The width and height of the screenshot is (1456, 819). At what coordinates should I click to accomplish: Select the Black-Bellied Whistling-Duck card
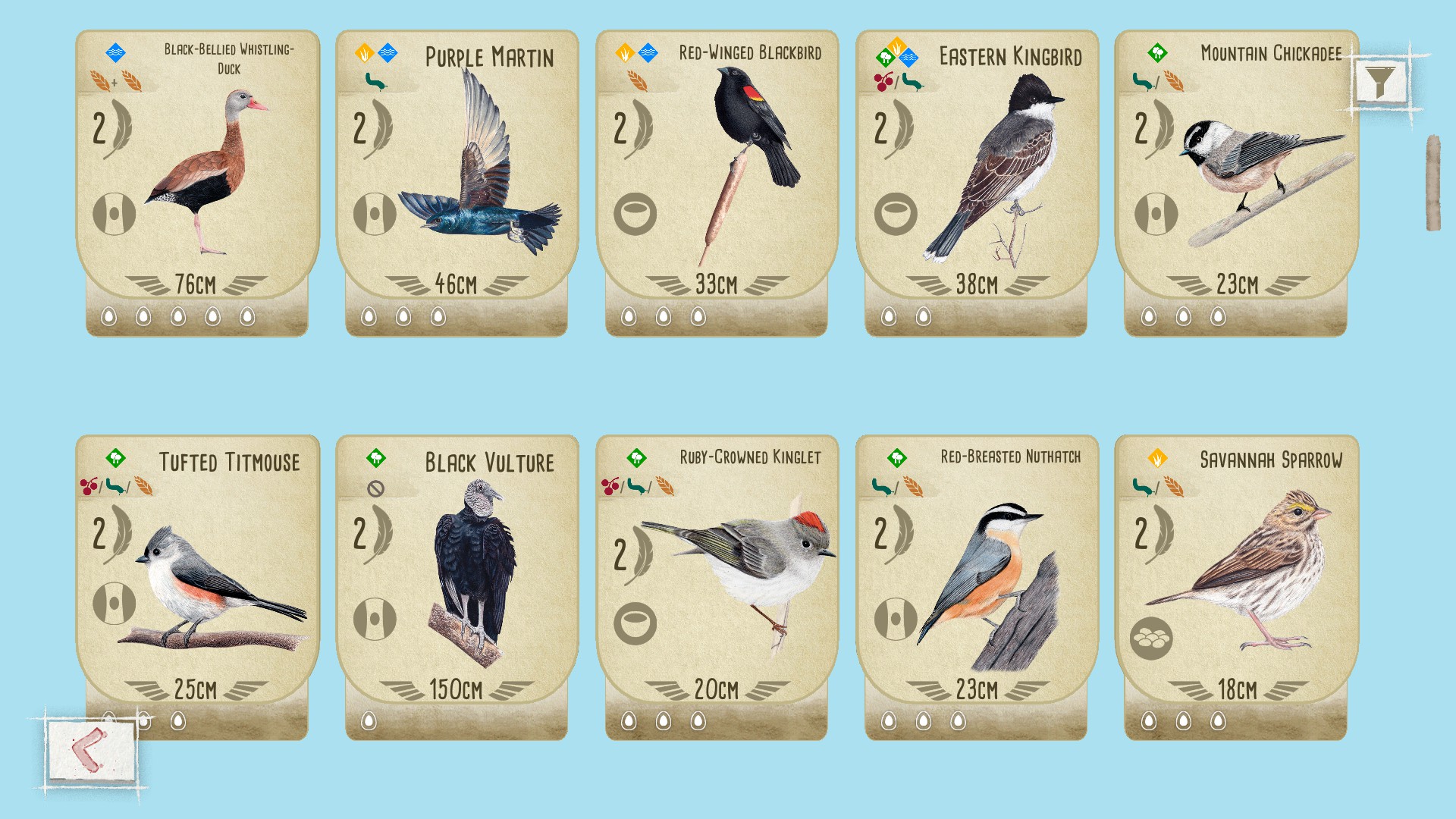tap(197, 182)
